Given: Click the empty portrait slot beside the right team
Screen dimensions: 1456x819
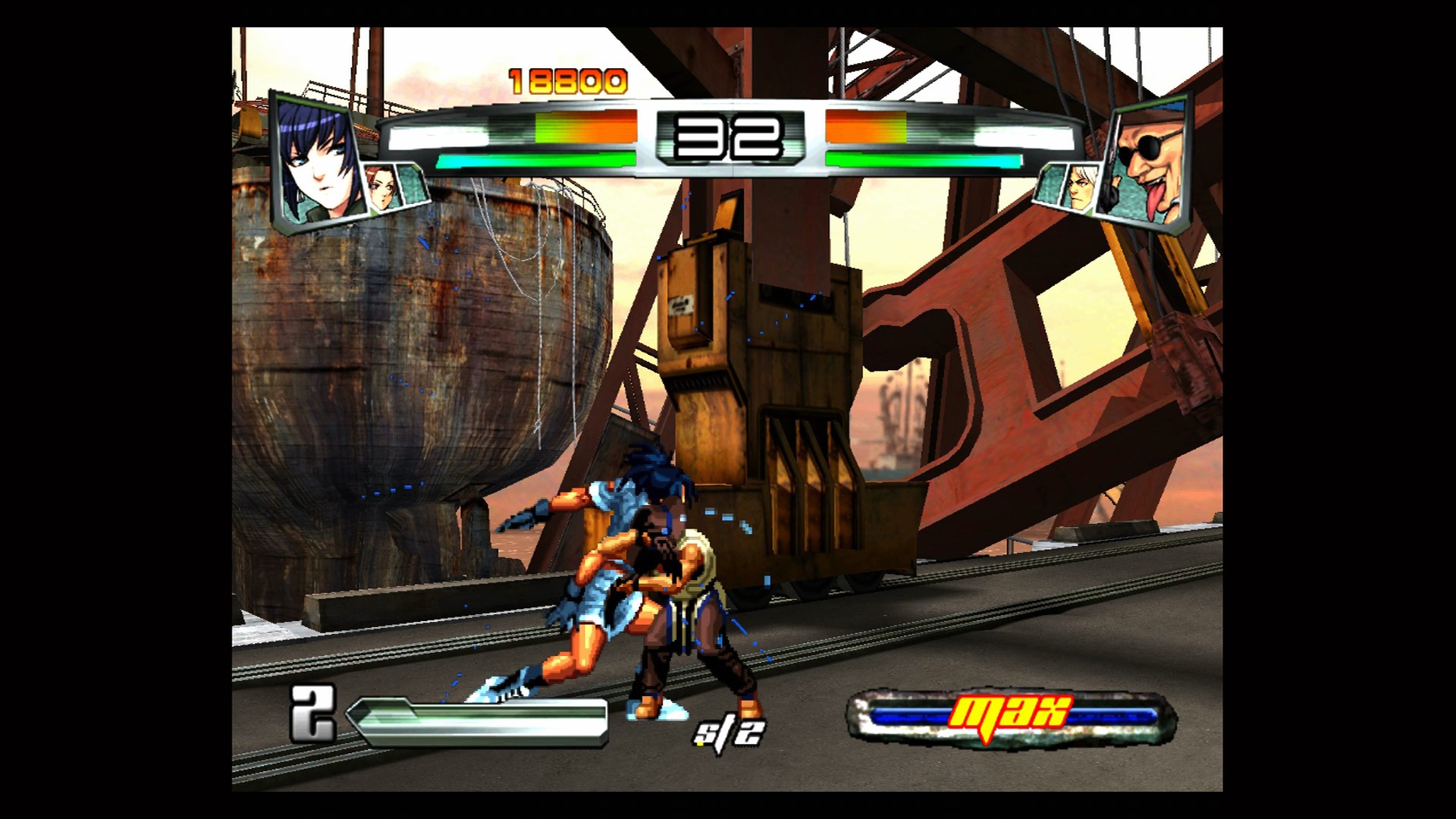Looking at the screenshot, I should coord(1050,183).
